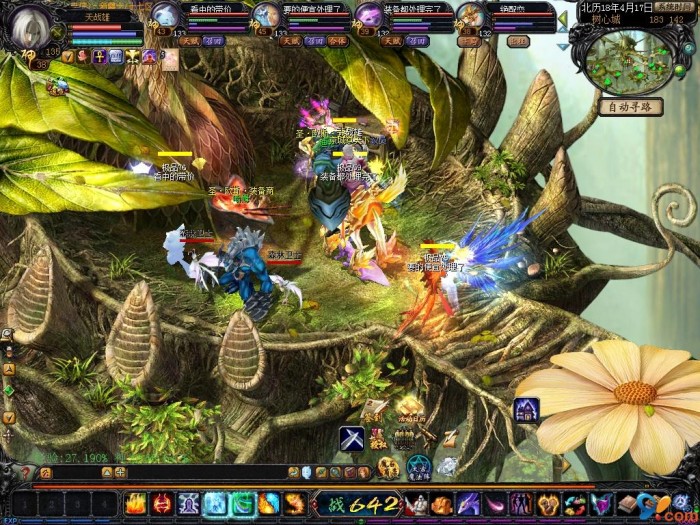Use the green swirl skill on hotbar

click(x=242, y=503)
